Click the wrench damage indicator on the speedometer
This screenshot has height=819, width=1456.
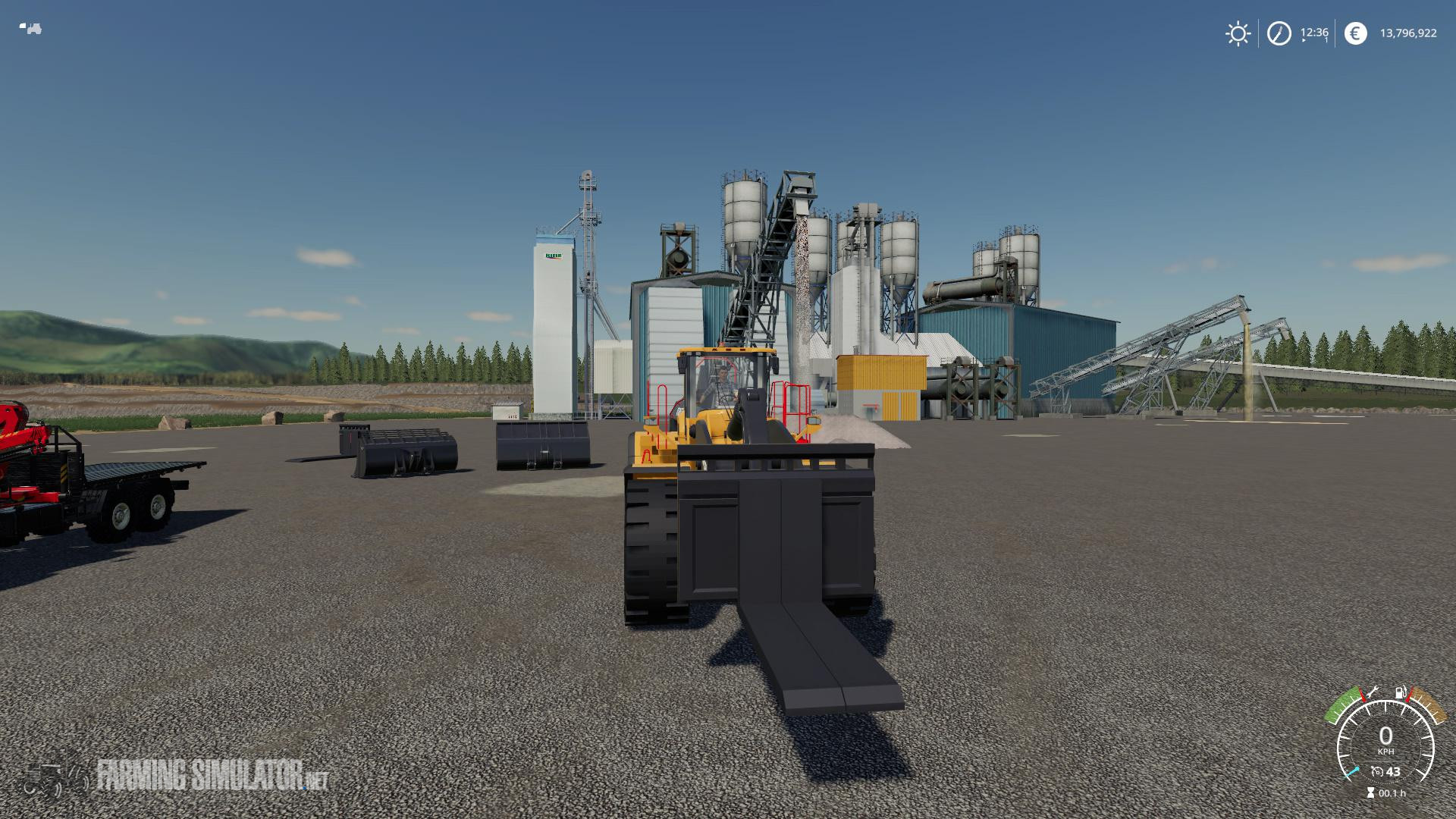click(x=1374, y=692)
